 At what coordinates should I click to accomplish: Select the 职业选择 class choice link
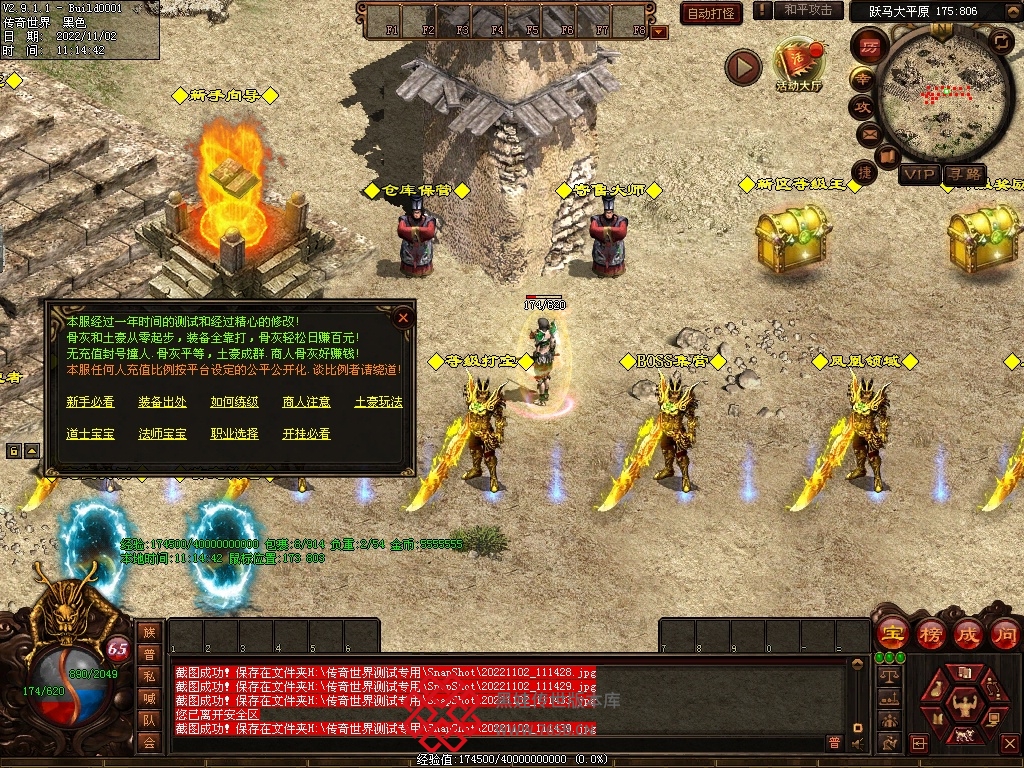[x=234, y=434]
